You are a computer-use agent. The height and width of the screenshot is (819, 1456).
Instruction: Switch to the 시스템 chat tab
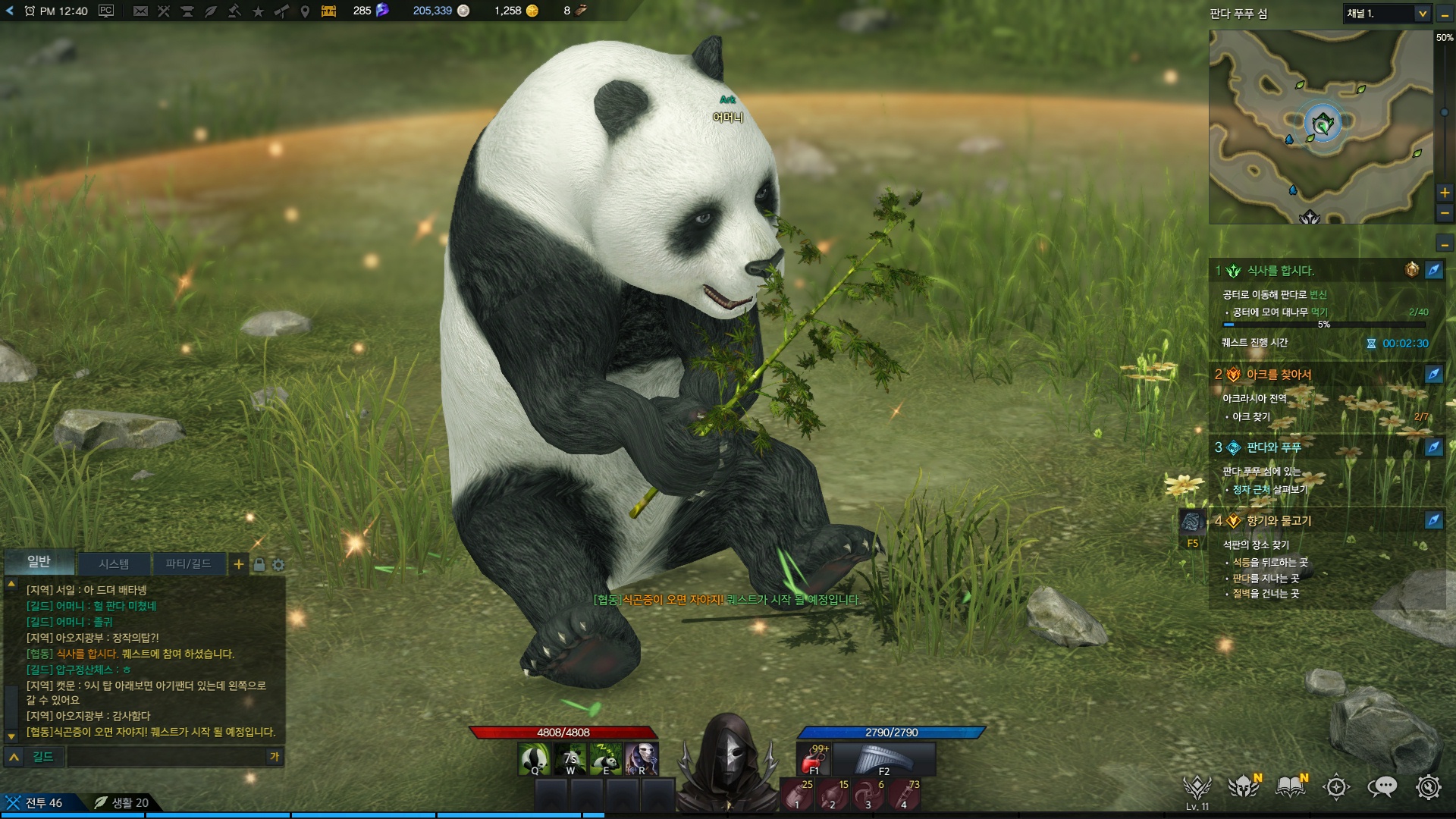[x=114, y=563]
